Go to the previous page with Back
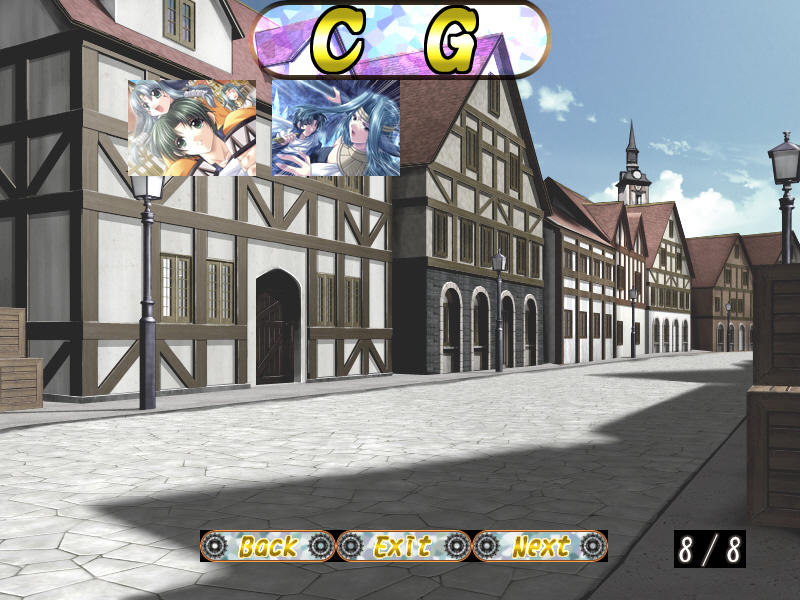The height and width of the screenshot is (600, 800). (268, 546)
